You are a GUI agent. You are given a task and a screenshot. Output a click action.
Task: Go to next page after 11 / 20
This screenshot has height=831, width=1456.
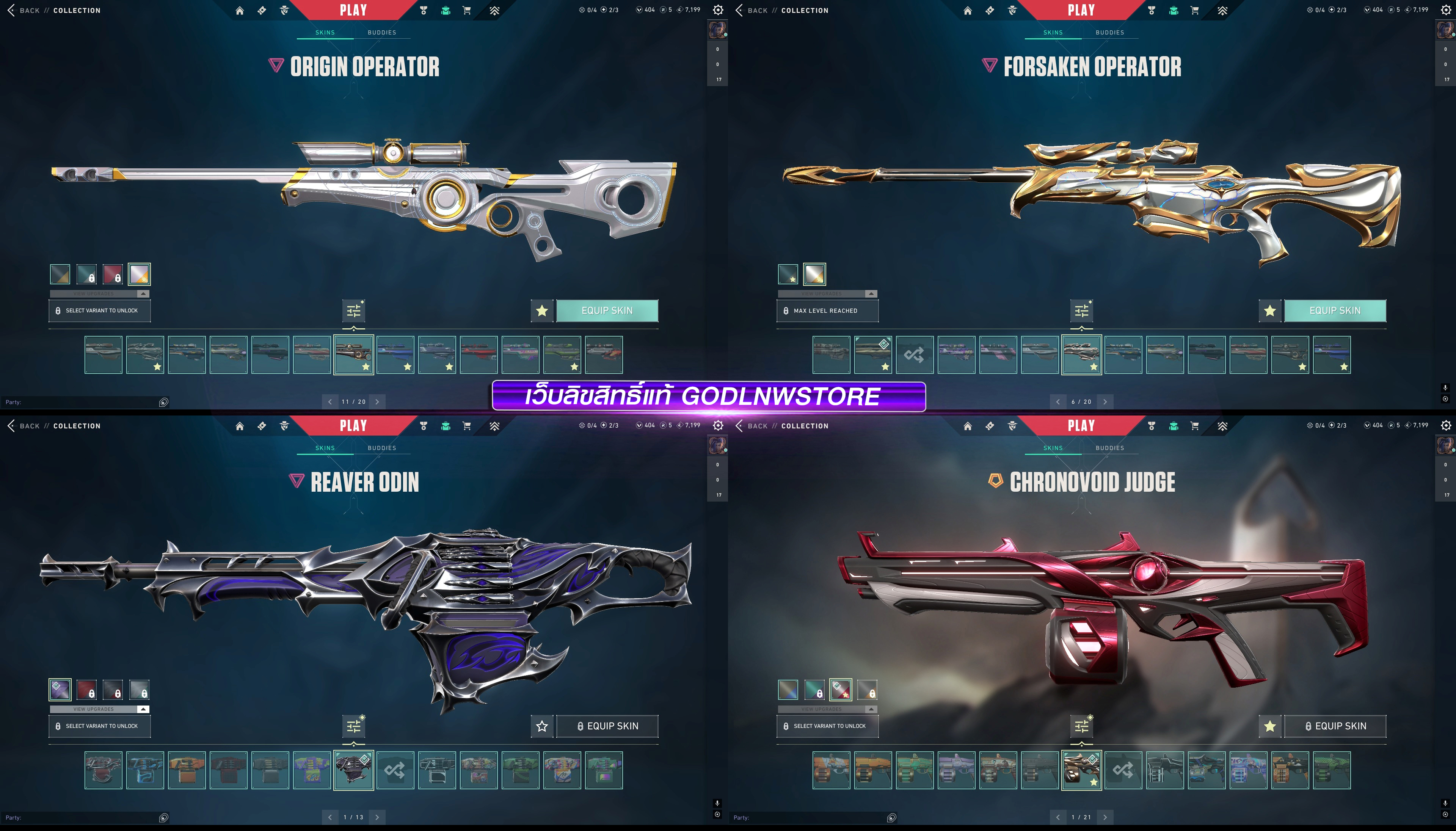377,402
